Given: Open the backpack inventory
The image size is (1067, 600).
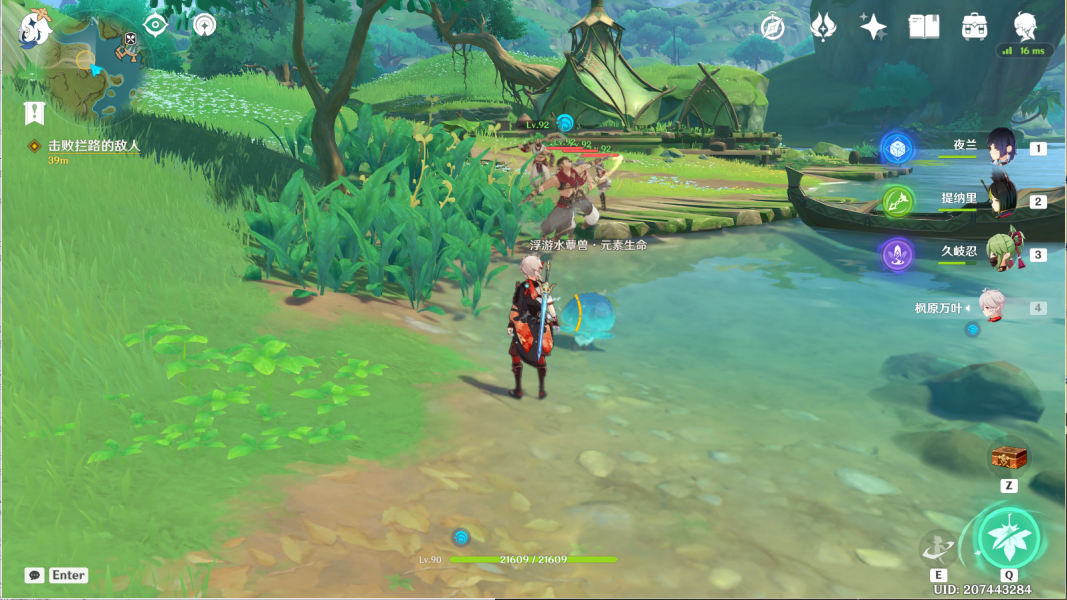Looking at the screenshot, I should (x=975, y=27).
